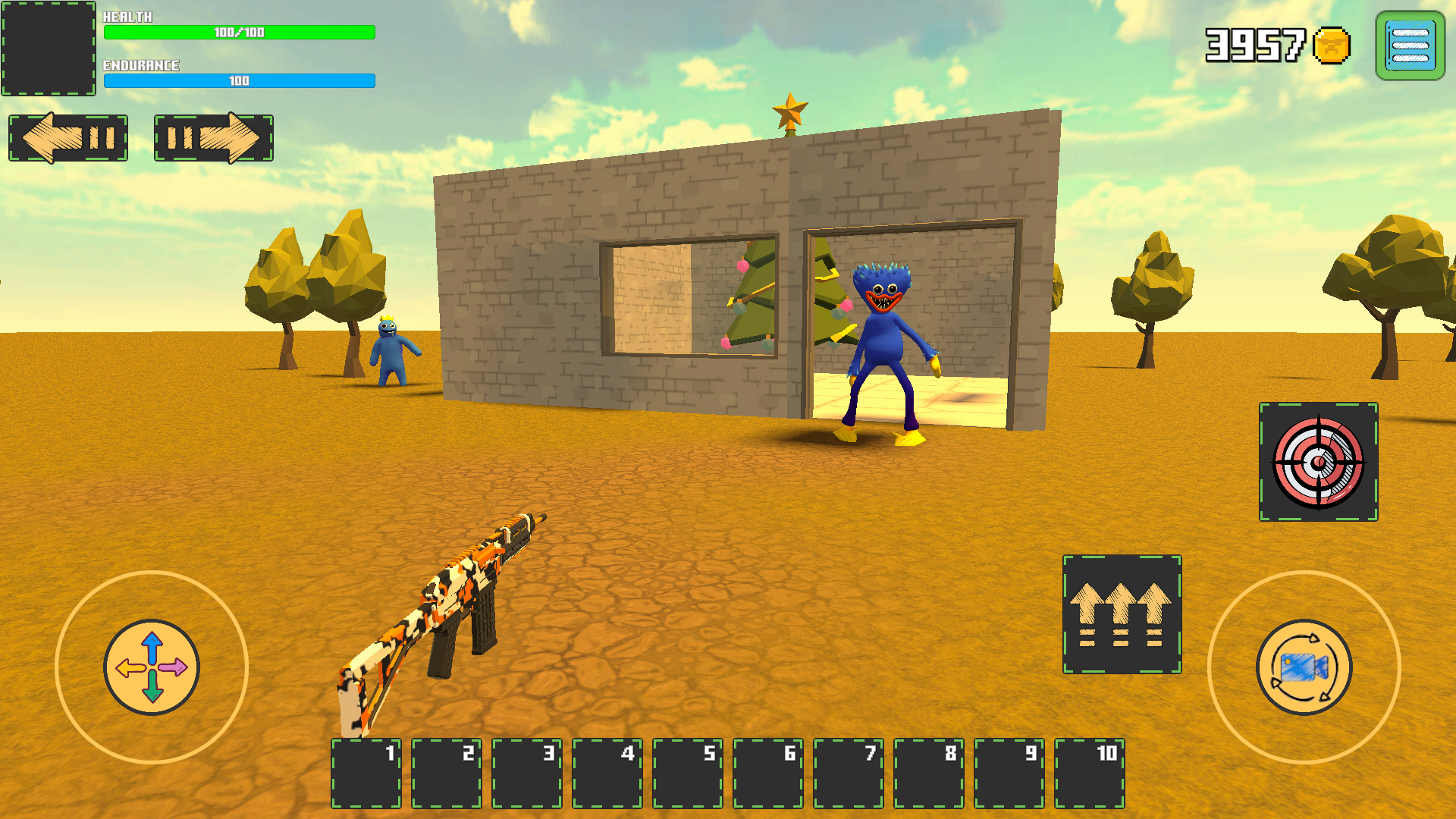Screen dimensions: 1456x819
Task: Select hotbar slot 1
Action: pyautogui.click(x=366, y=775)
